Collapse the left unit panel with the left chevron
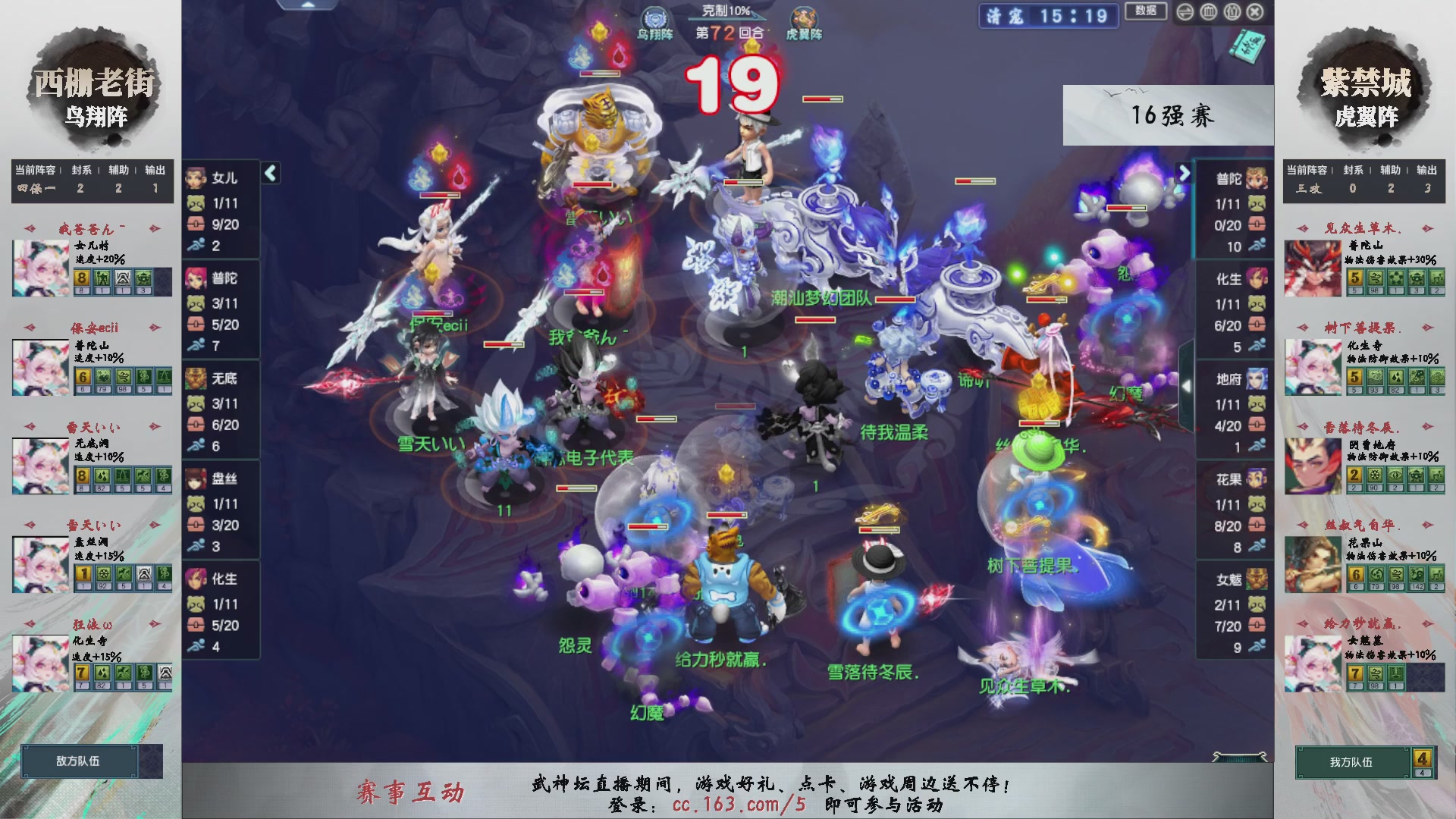1456x819 pixels. 269,173
